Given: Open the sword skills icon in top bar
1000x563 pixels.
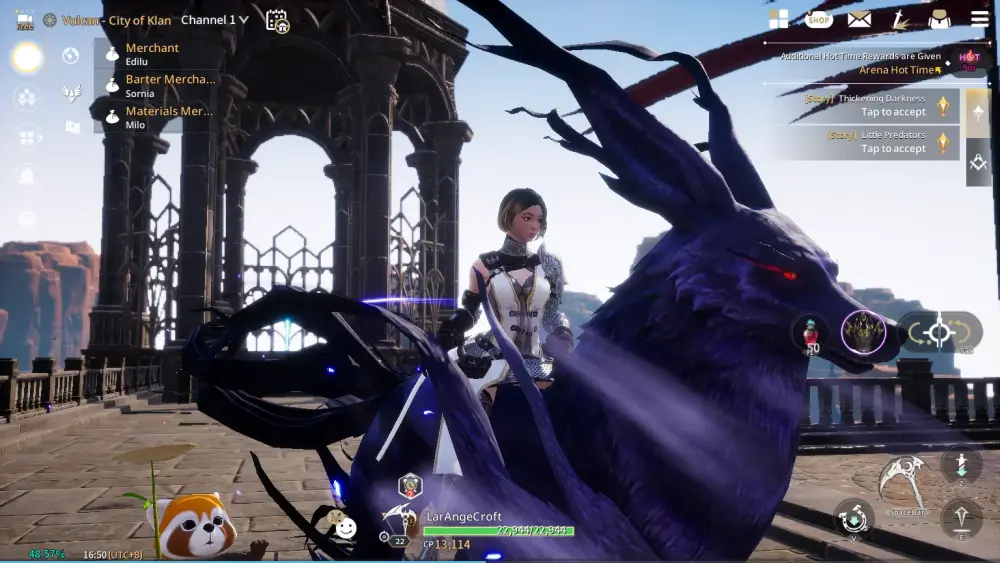Looking at the screenshot, I should [900, 19].
